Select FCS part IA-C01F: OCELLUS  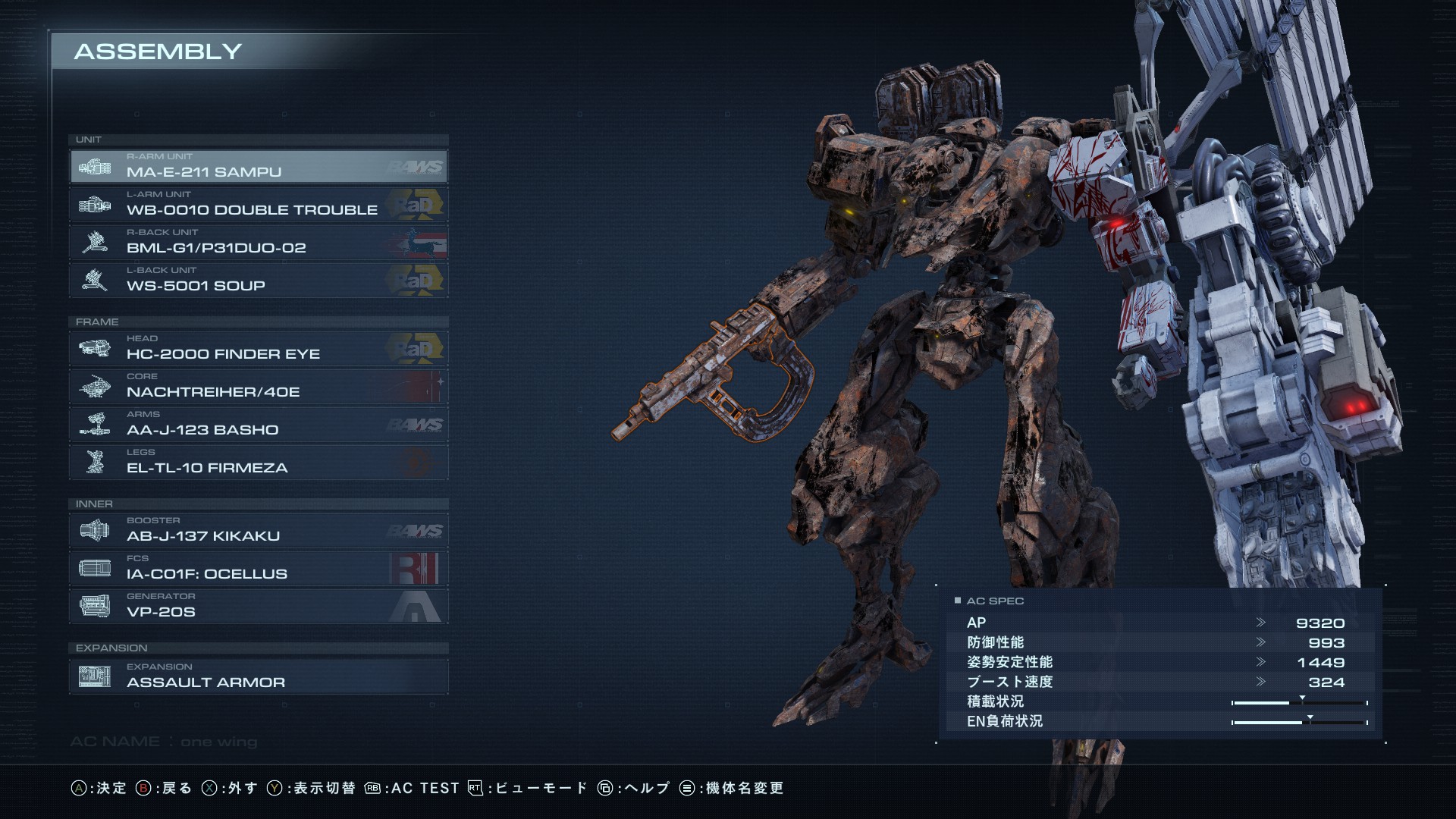coord(258,569)
